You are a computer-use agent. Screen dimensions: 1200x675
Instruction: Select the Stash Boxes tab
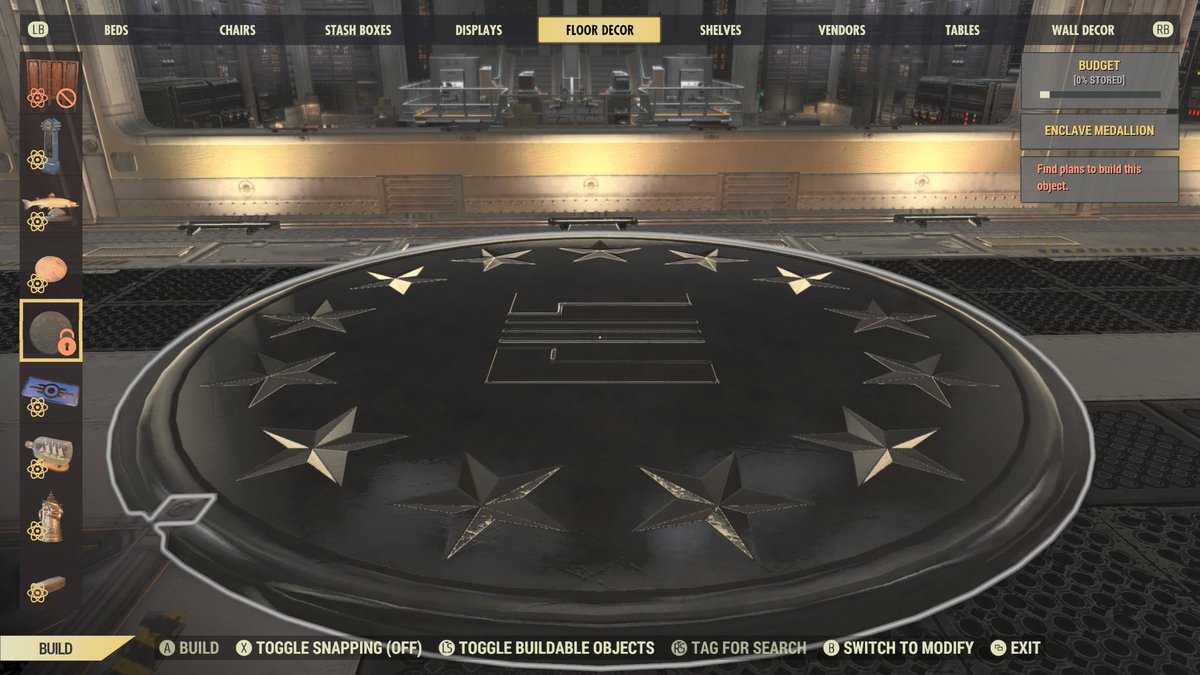[x=359, y=30]
